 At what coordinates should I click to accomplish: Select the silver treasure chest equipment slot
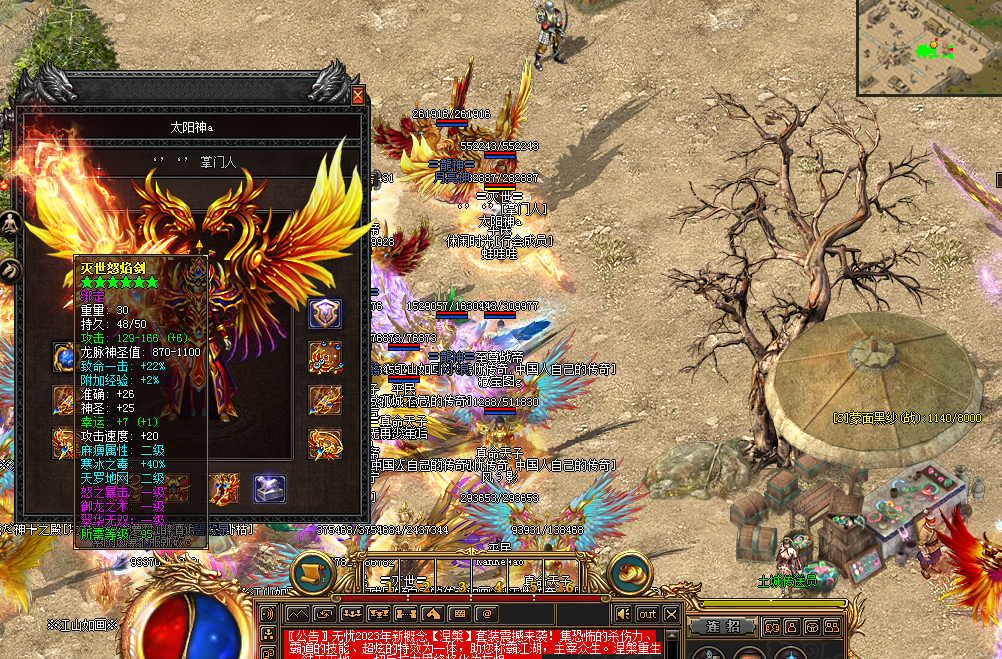tap(270, 488)
